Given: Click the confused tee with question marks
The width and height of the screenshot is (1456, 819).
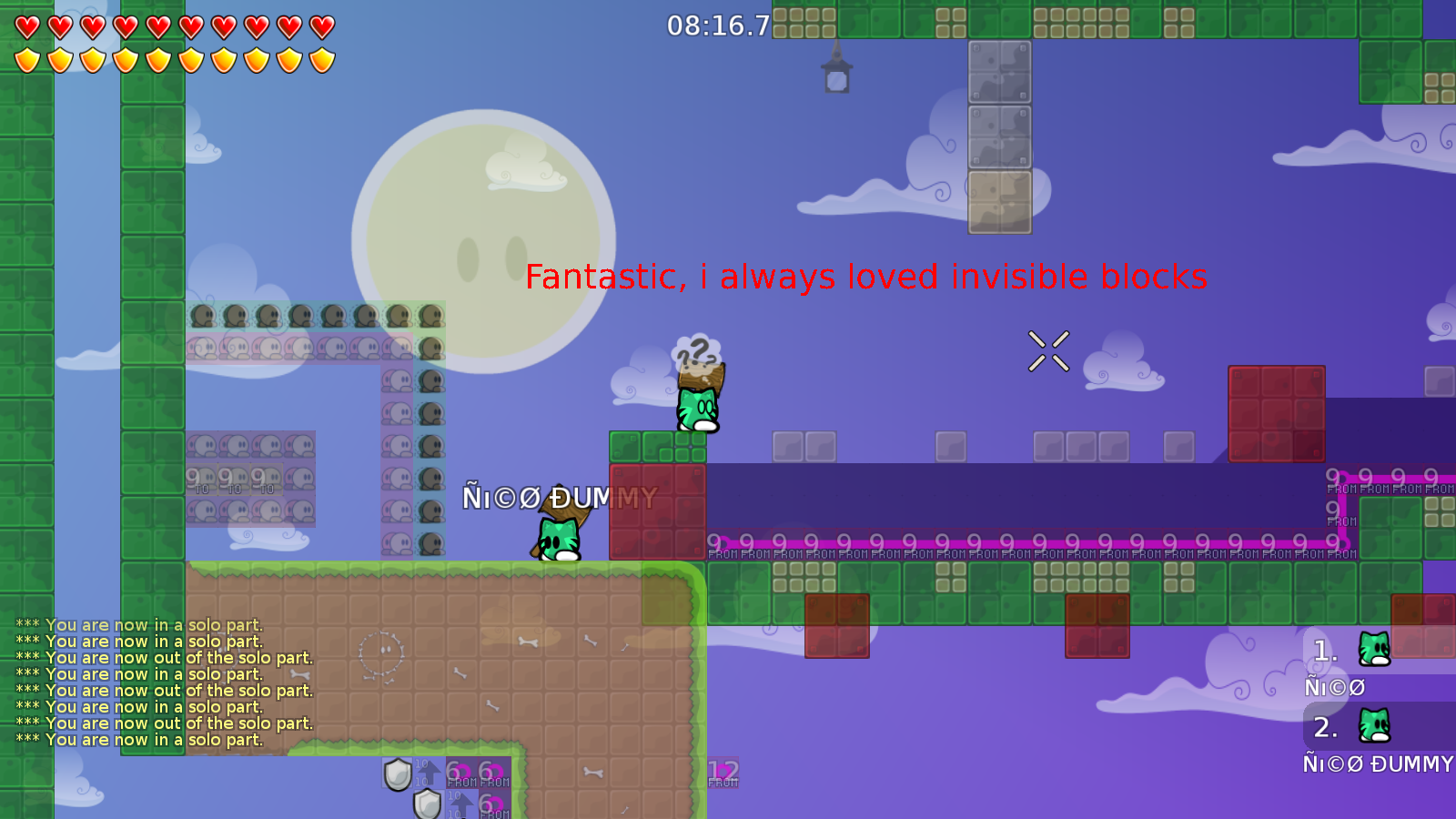Looking at the screenshot, I should pyautogui.click(x=696, y=400).
